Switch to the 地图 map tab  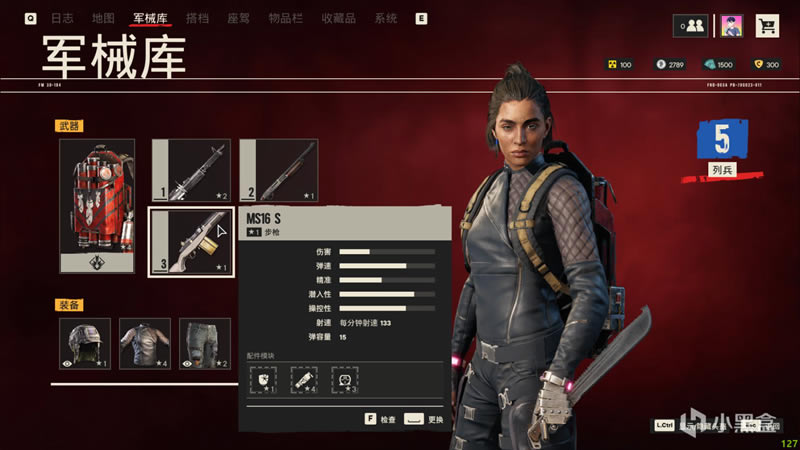102,18
